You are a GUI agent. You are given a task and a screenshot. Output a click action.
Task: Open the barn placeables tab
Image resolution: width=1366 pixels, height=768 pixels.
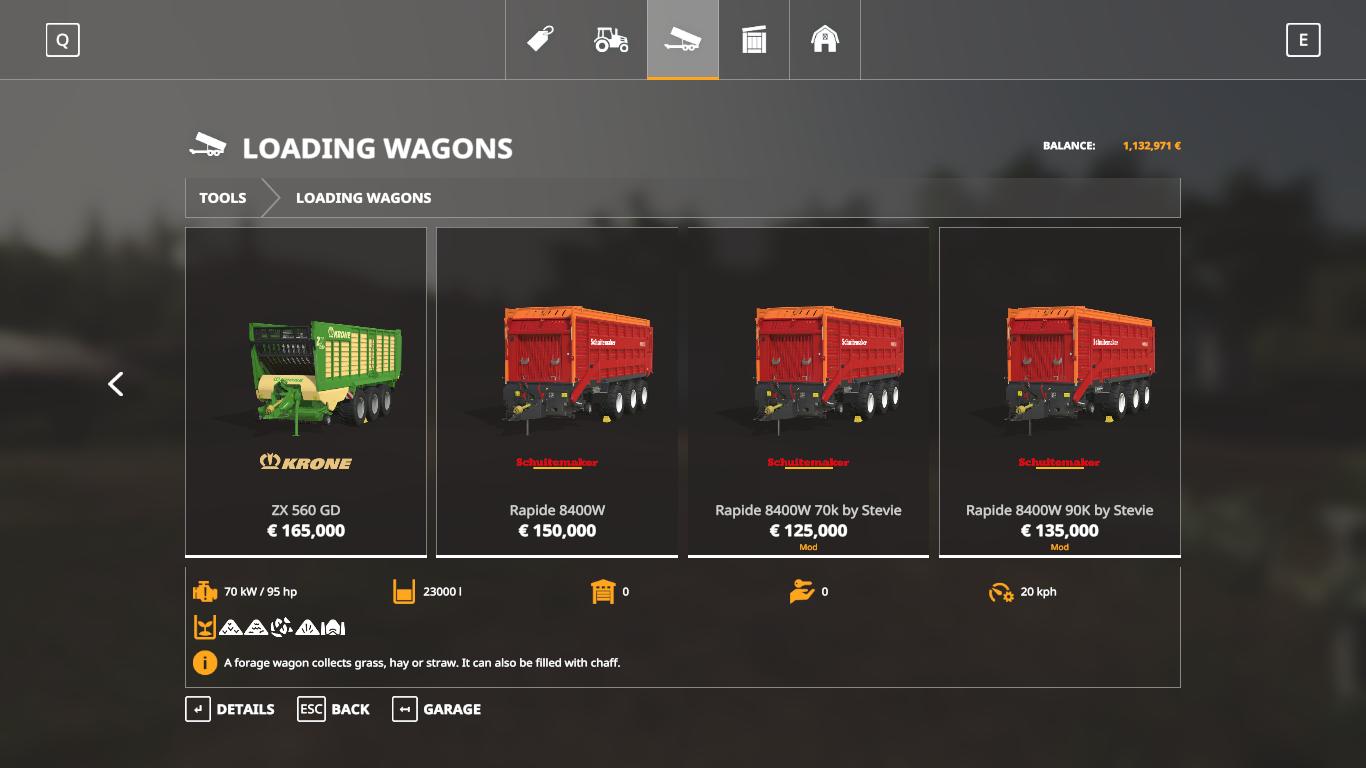(825, 40)
